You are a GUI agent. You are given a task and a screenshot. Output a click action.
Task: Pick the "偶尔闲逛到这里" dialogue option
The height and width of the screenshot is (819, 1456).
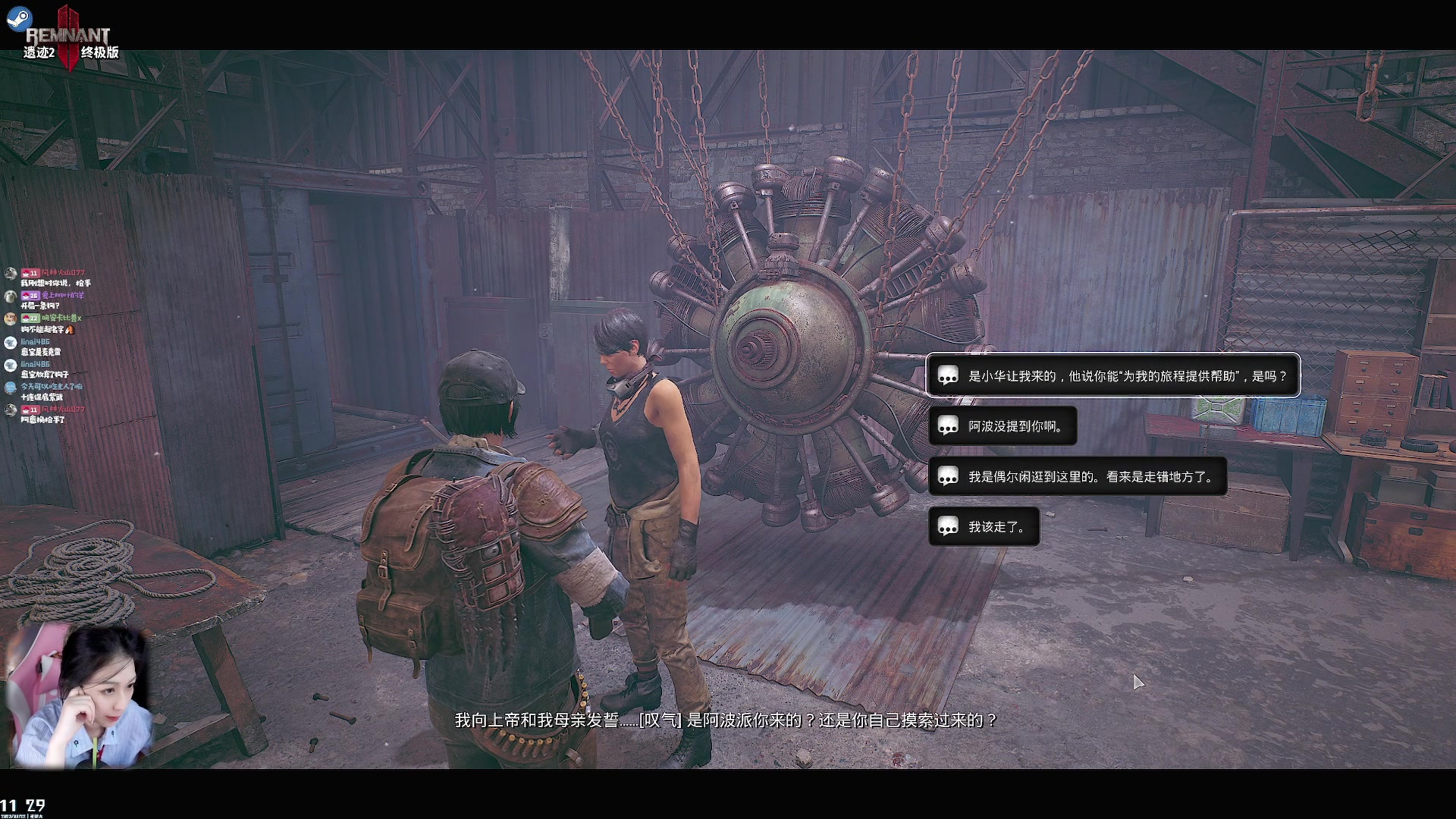(1078, 476)
